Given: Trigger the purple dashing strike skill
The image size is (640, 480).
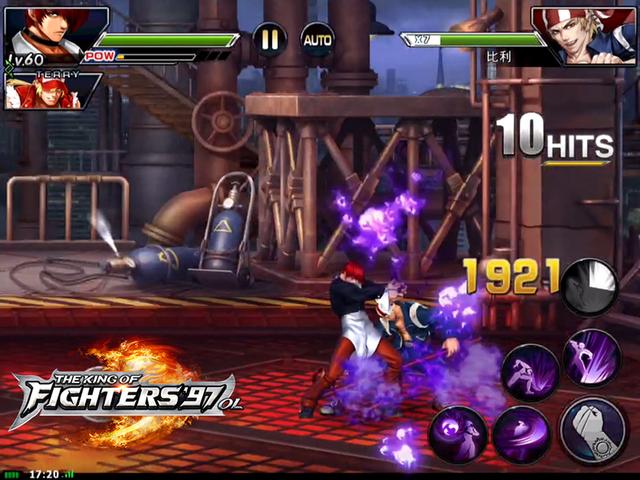Looking at the screenshot, I should point(530,374).
